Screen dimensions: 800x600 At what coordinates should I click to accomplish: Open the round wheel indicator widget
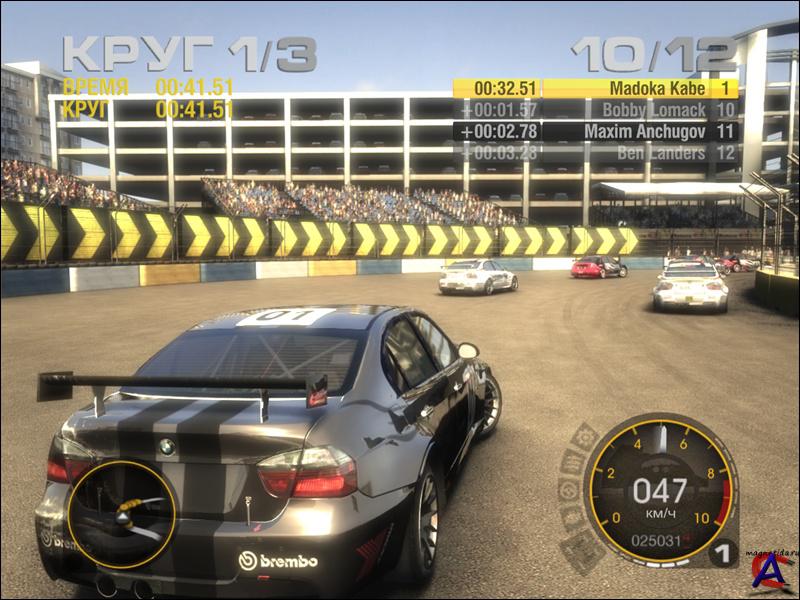(121, 514)
